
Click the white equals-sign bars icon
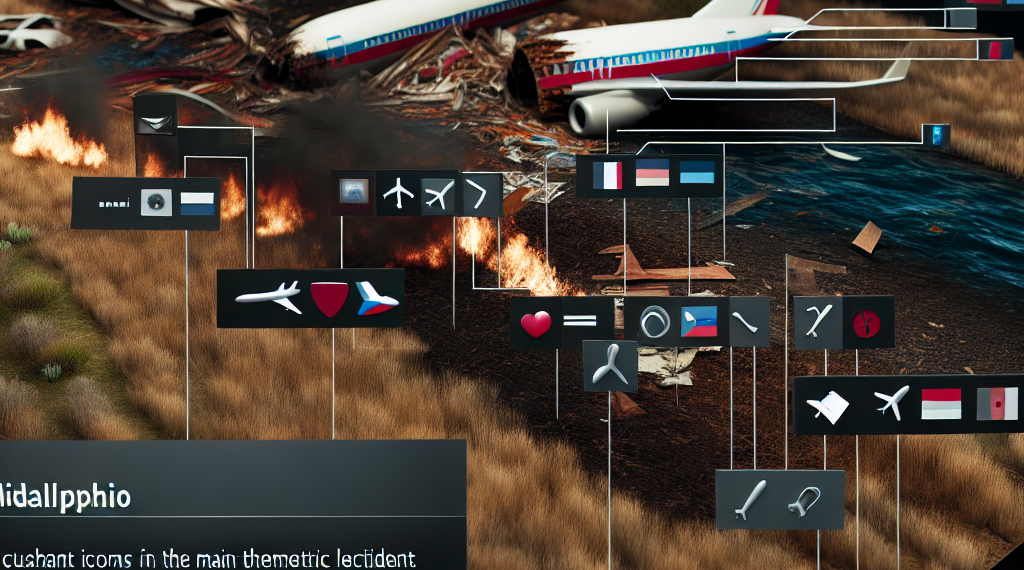[580, 323]
